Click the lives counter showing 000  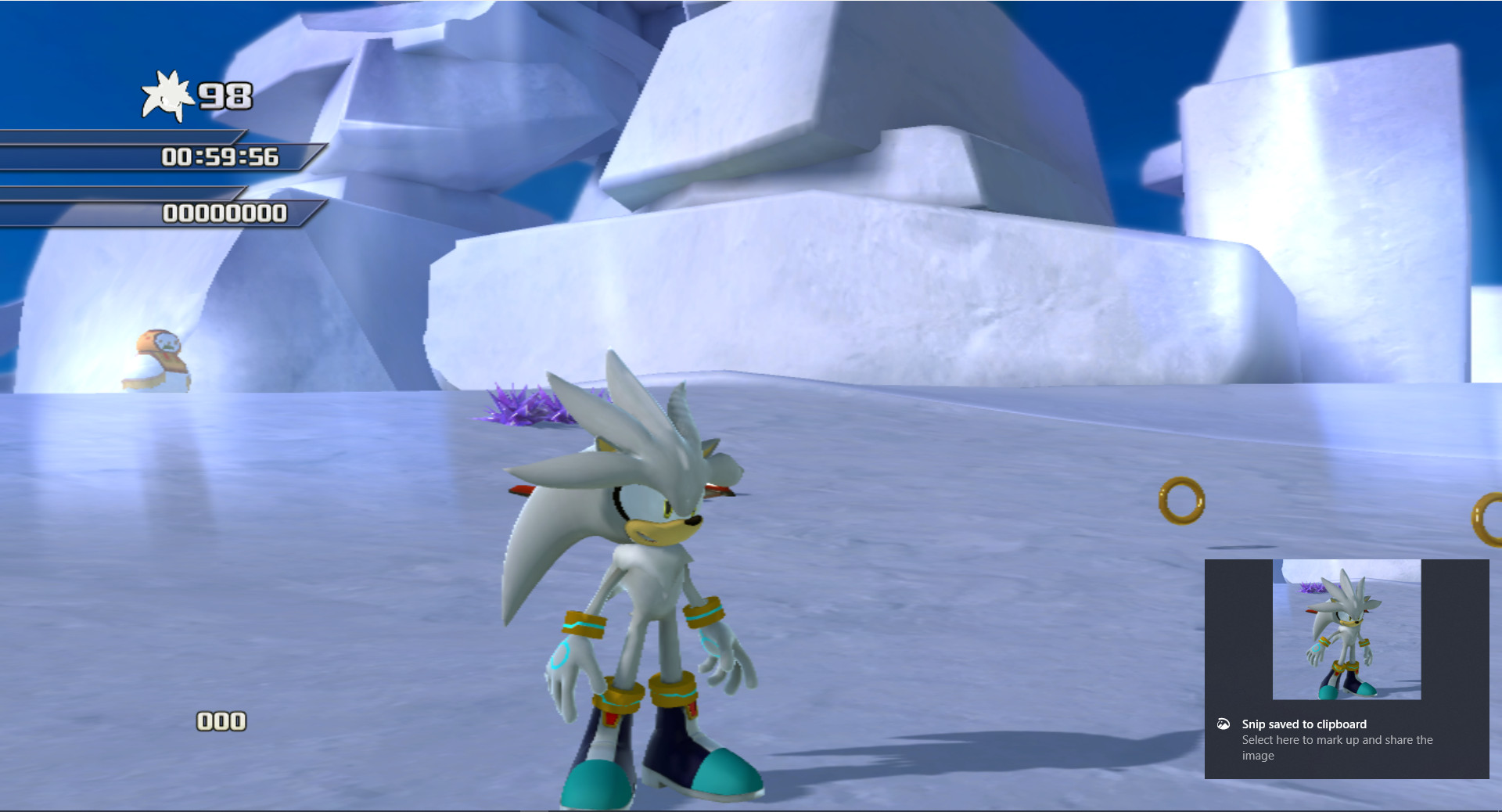[221, 720]
